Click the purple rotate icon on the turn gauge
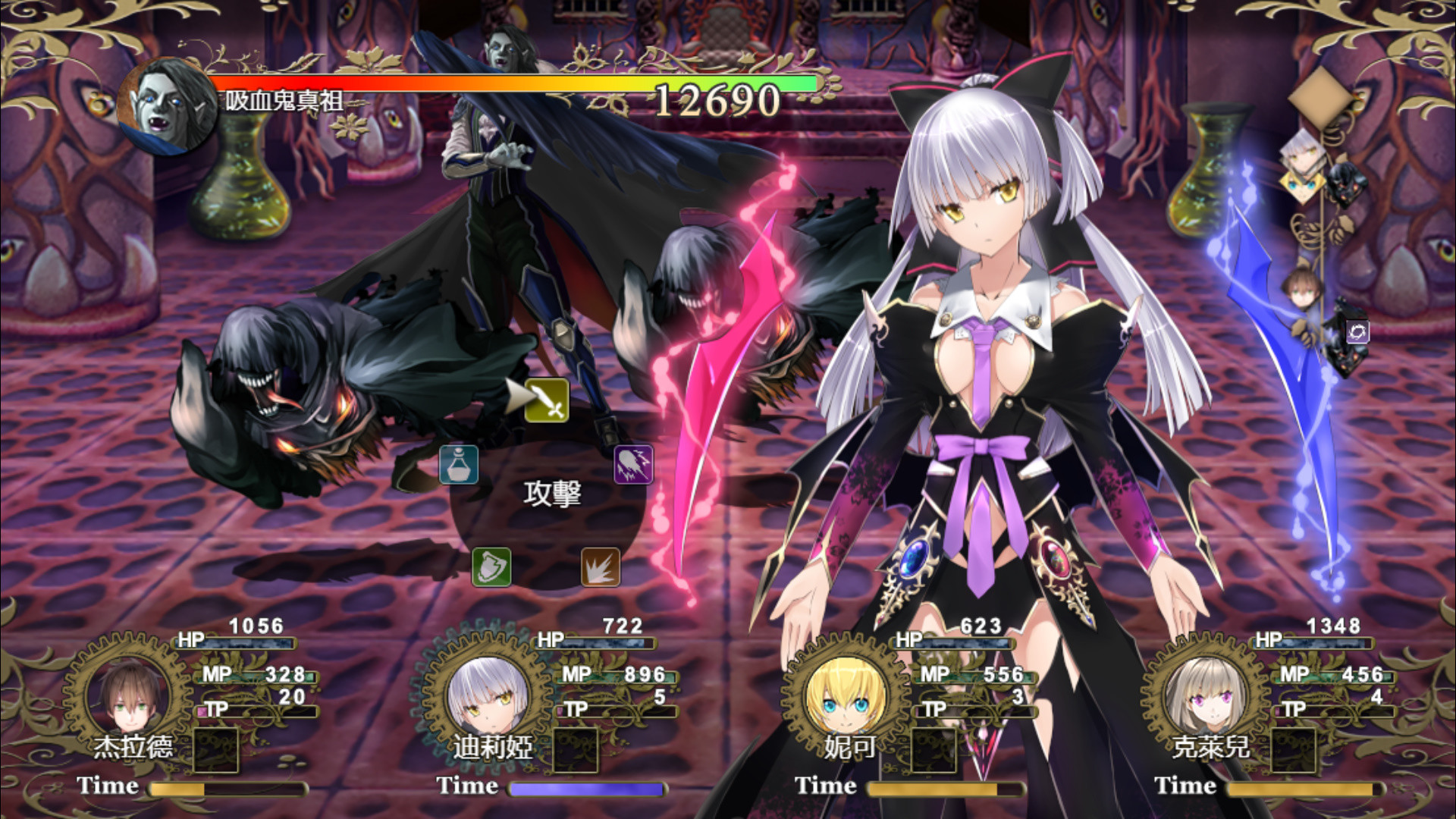Screen dimensions: 1456x819 tap(1357, 332)
